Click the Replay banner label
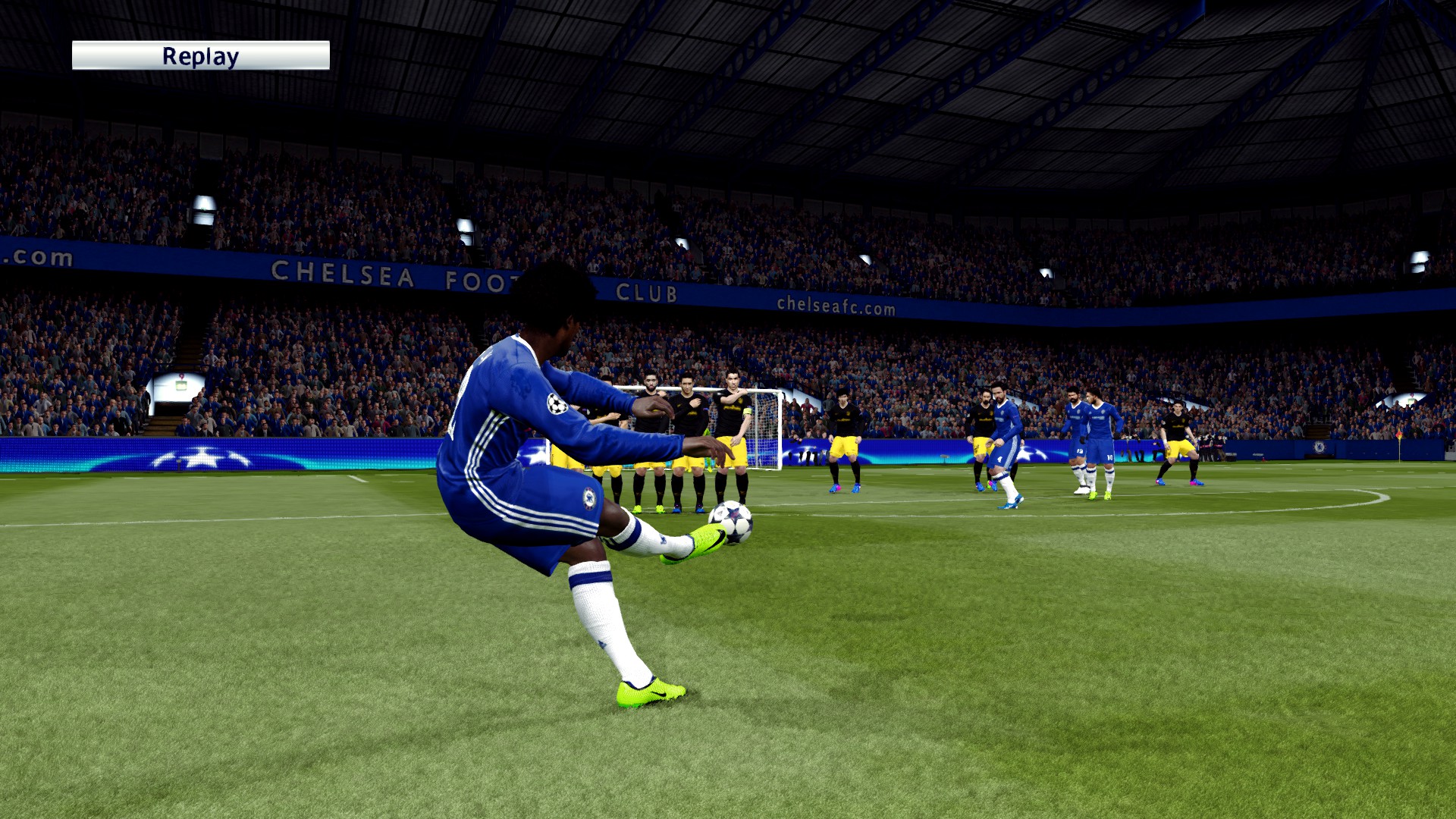 (200, 56)
